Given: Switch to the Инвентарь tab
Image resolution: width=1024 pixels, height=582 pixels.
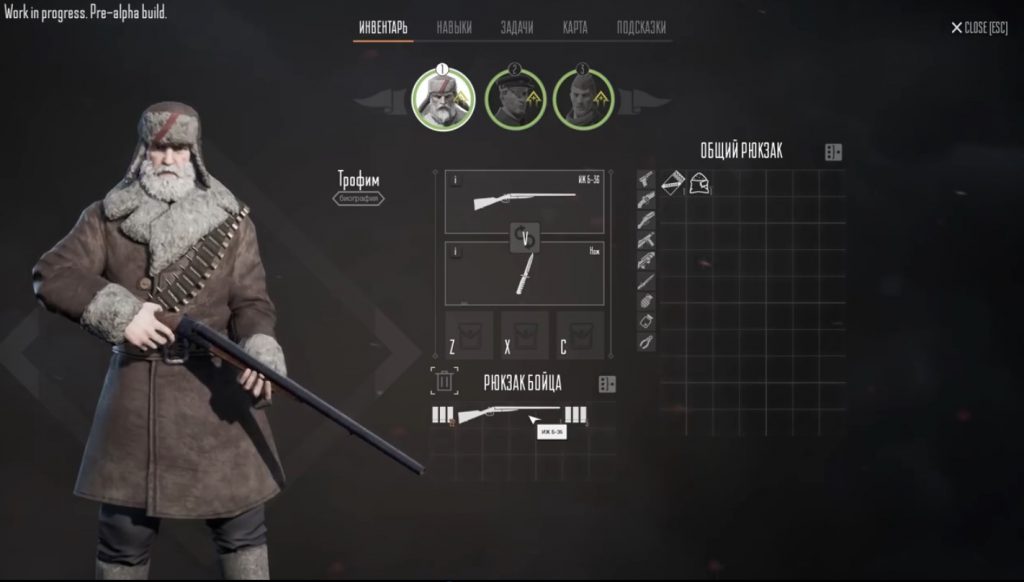Looking at the screenshot, I should [x=383, y=28].
